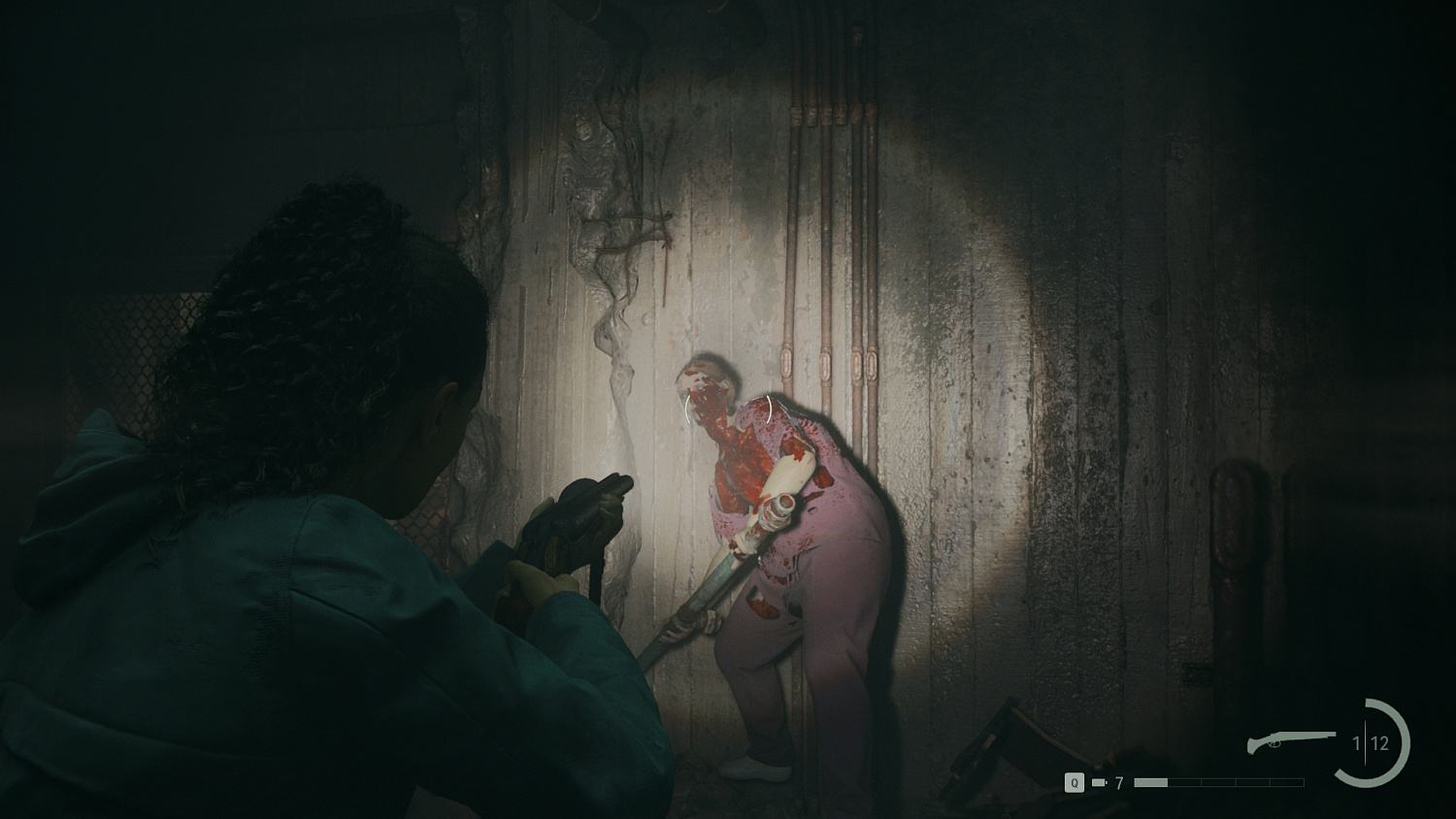Image resolution: width=1456 pixels, height=819 pixels.
Task: Click the flashlight battery count number 7
Action: (x=1118, y=781)
